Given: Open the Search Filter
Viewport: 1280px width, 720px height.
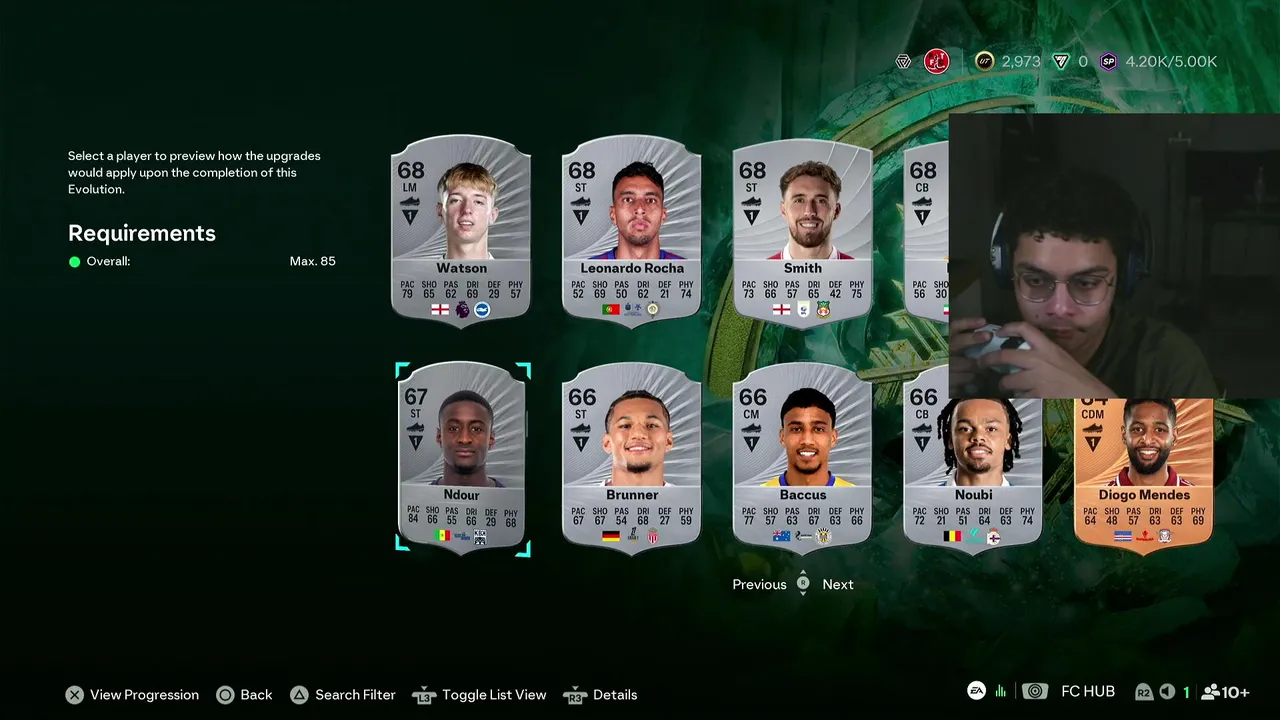Looking at the screenshot, I should click(343, 695).
